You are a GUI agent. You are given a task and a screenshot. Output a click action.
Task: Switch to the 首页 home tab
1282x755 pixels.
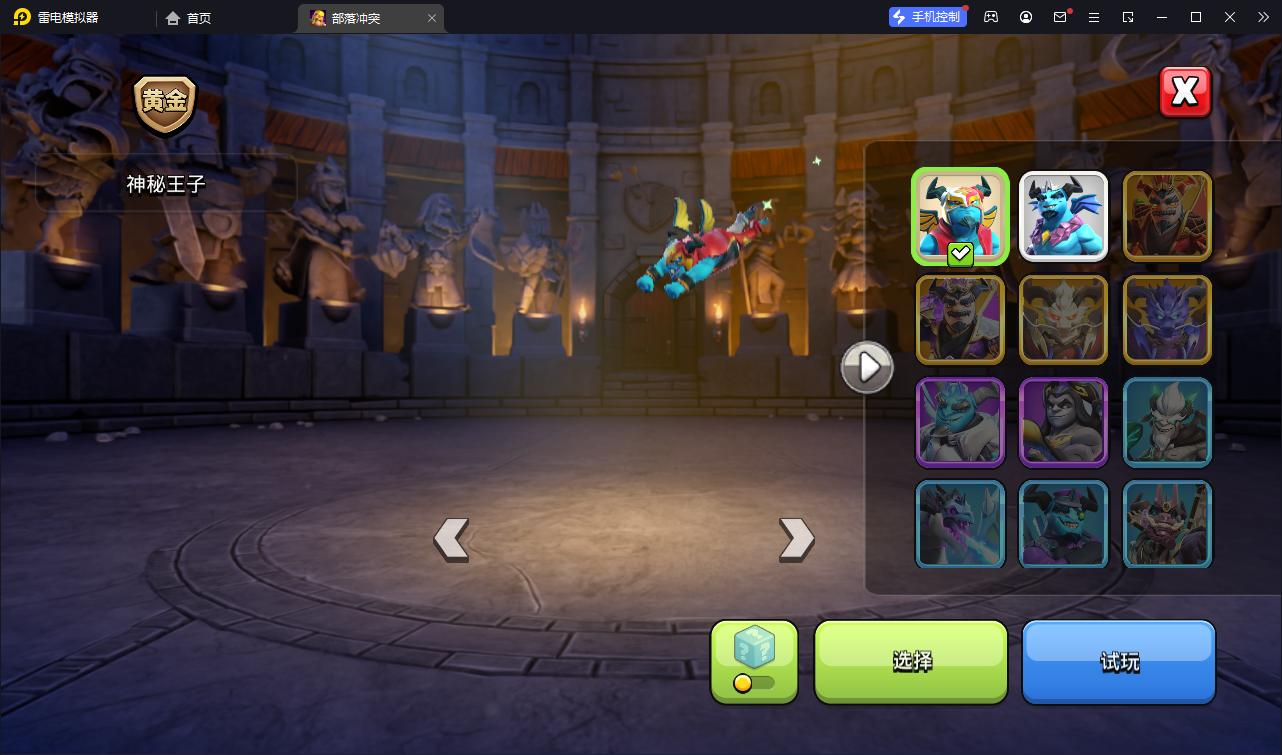point(188,18)
